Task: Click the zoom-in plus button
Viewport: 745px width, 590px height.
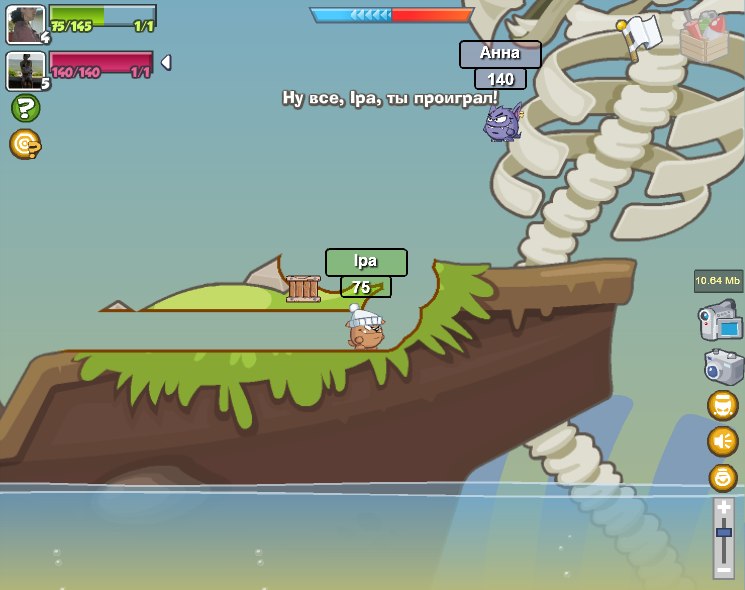Action: click(x=724, y=507)
